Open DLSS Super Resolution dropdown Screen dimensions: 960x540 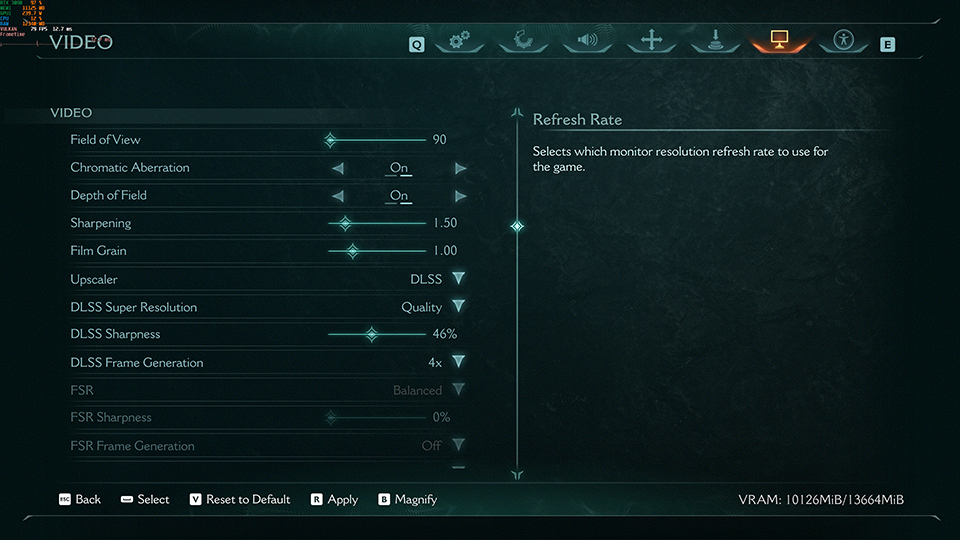(458, 307)
